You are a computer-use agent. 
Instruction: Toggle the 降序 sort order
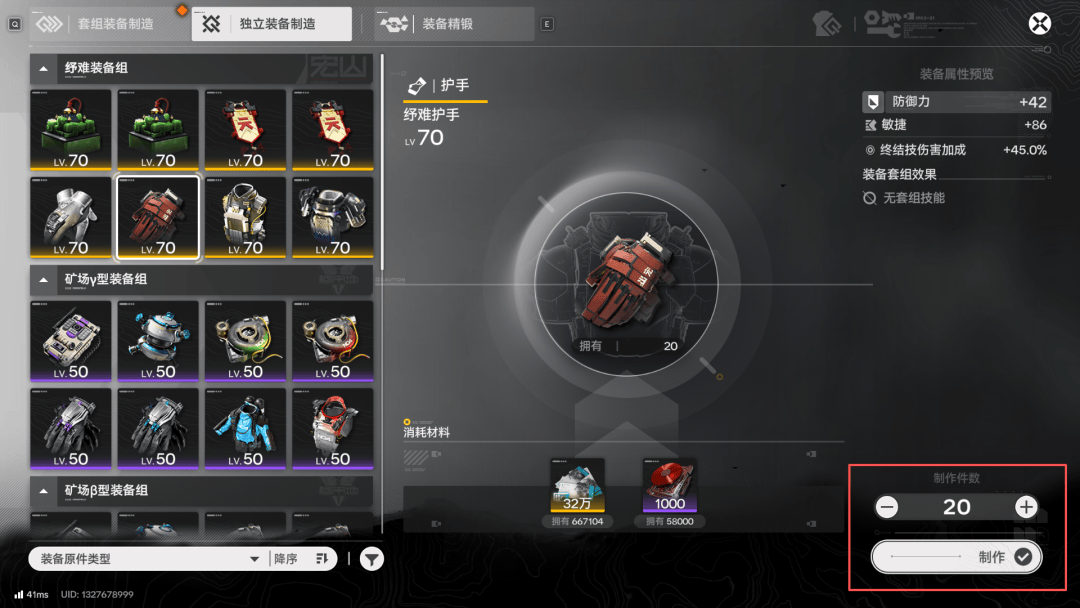click(x=302, y=559)
